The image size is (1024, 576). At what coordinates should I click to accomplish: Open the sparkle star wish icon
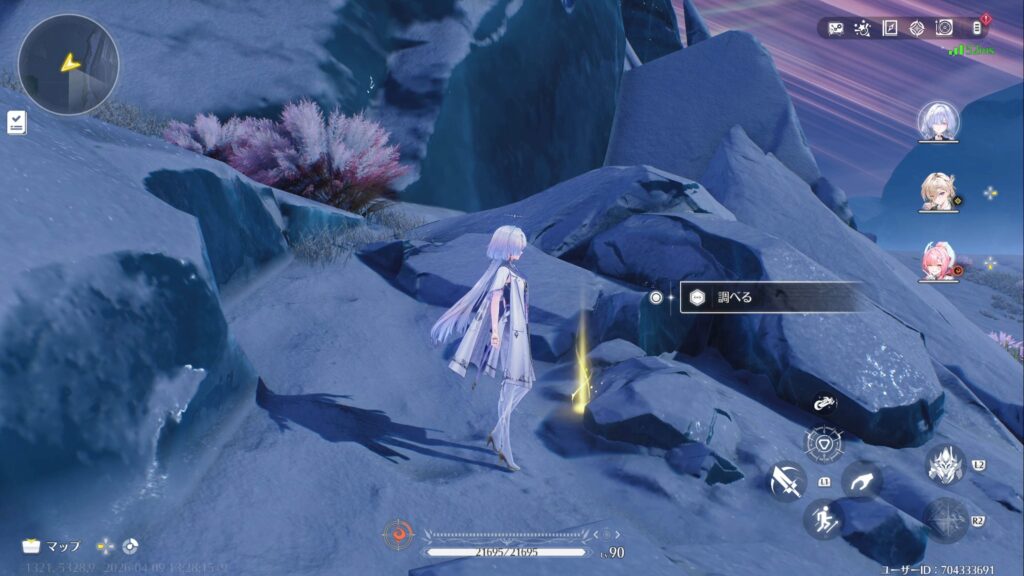tap(863, 28)
